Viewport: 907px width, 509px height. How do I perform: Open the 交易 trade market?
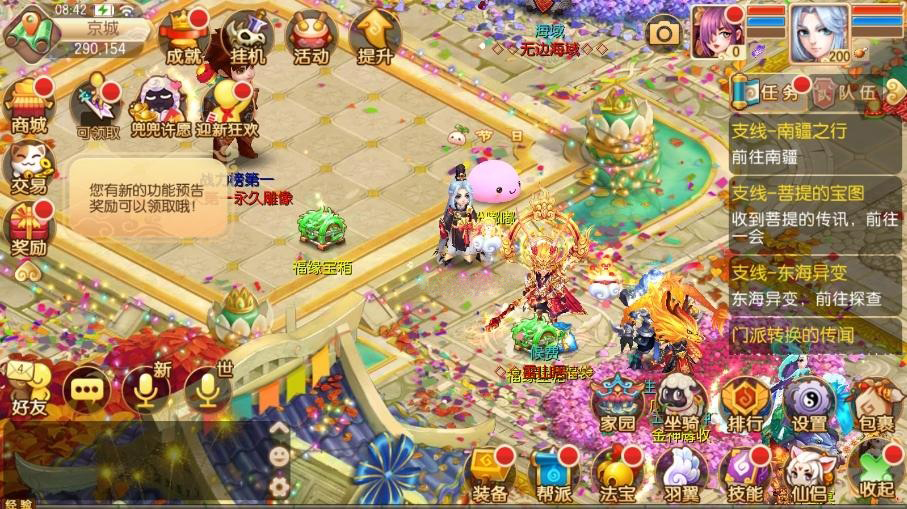pyautogui.click(x=28, y=166)
